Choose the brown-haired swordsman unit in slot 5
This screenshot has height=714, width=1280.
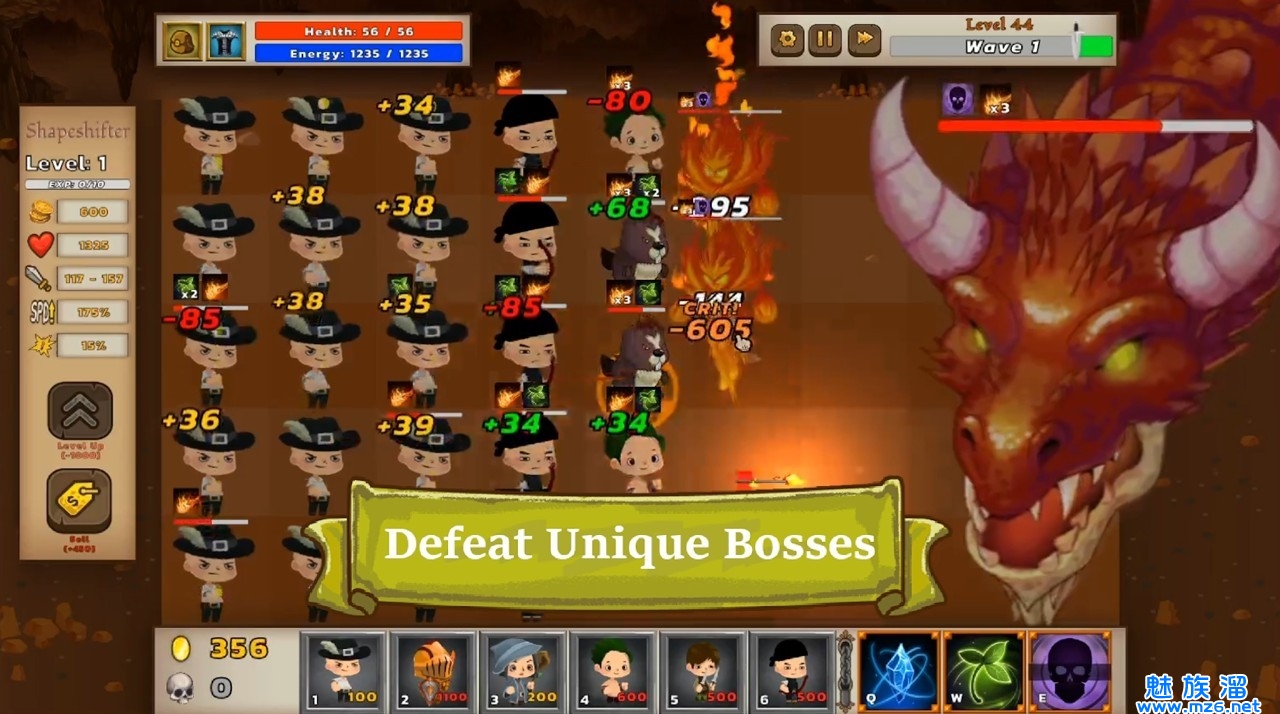coord(702,670)
